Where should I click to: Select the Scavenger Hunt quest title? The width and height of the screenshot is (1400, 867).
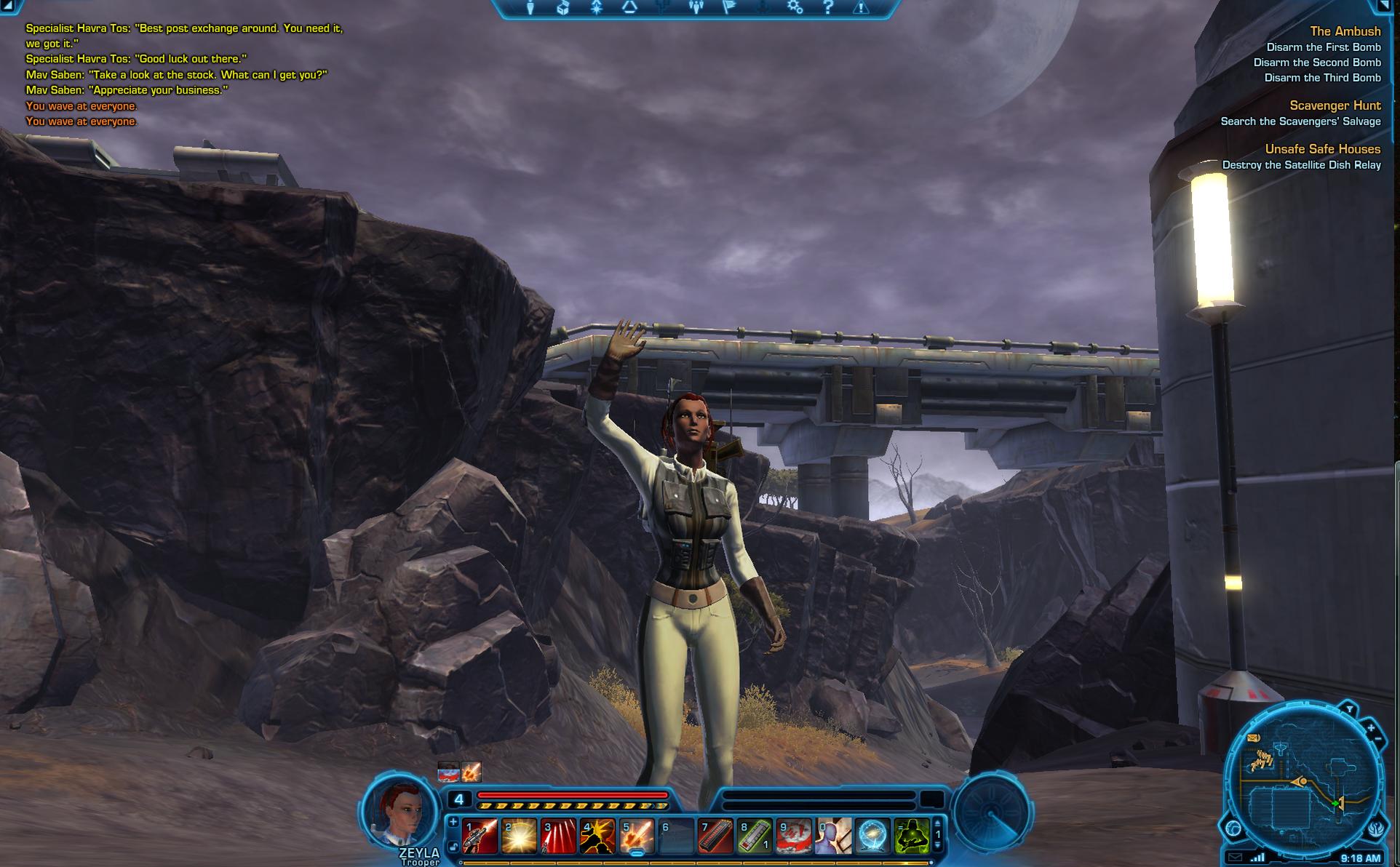tap(1335, 105)
